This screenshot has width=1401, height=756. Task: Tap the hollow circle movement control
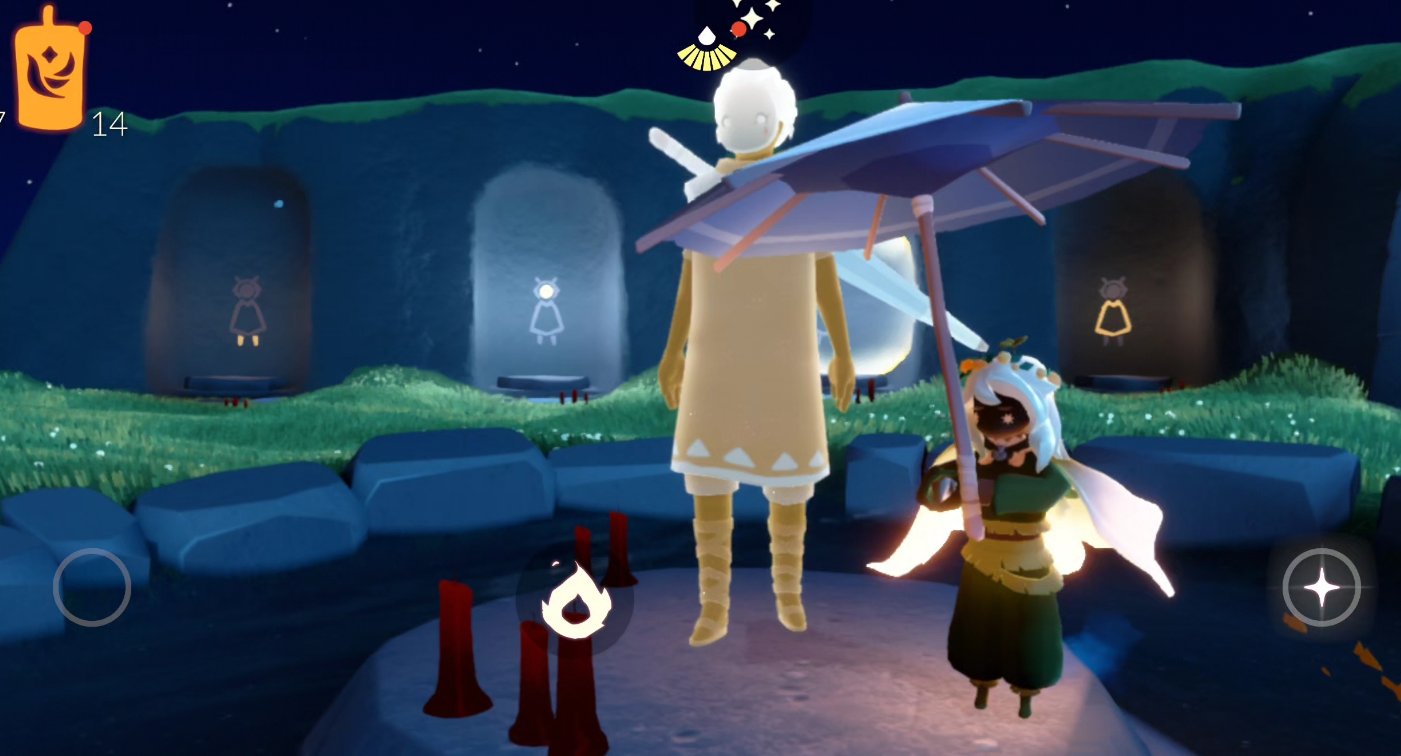(x=92, y=587)
